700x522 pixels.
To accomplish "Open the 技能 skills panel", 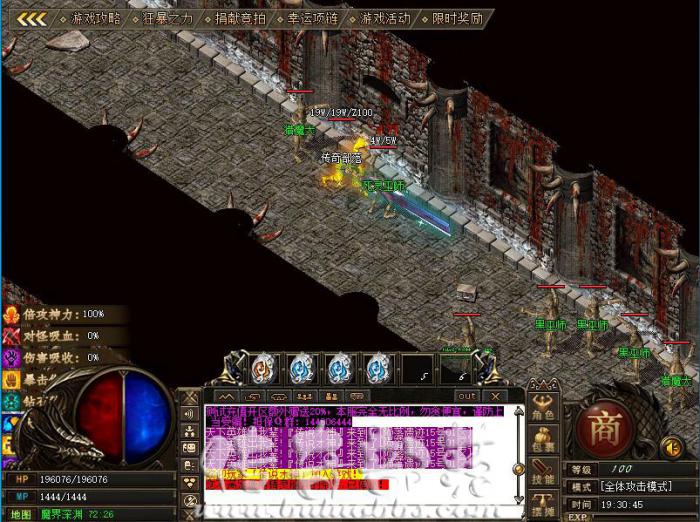I will 543,476.
